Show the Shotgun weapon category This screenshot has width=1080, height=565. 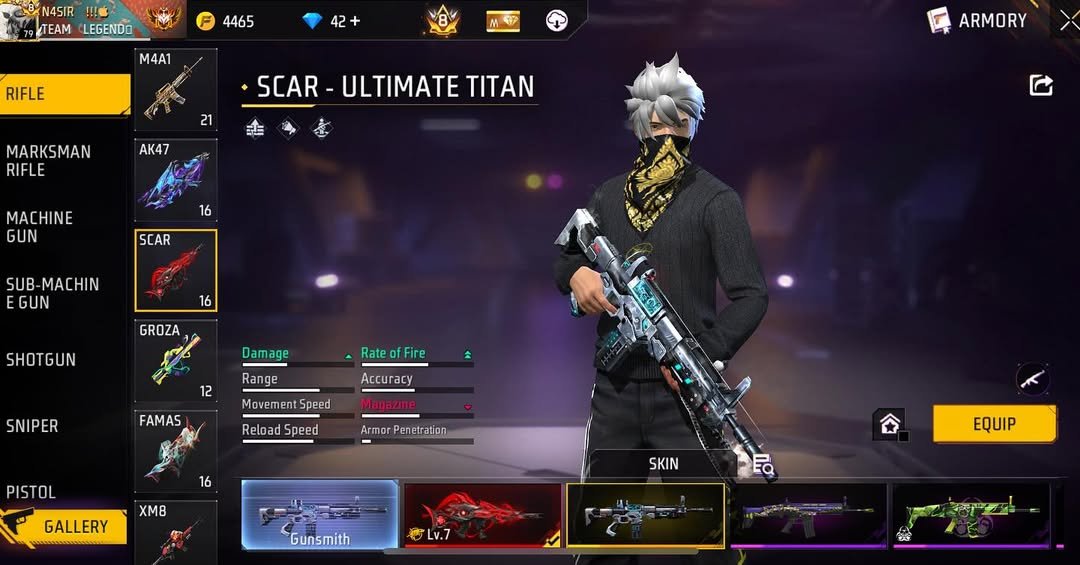[x=41, y=360]
